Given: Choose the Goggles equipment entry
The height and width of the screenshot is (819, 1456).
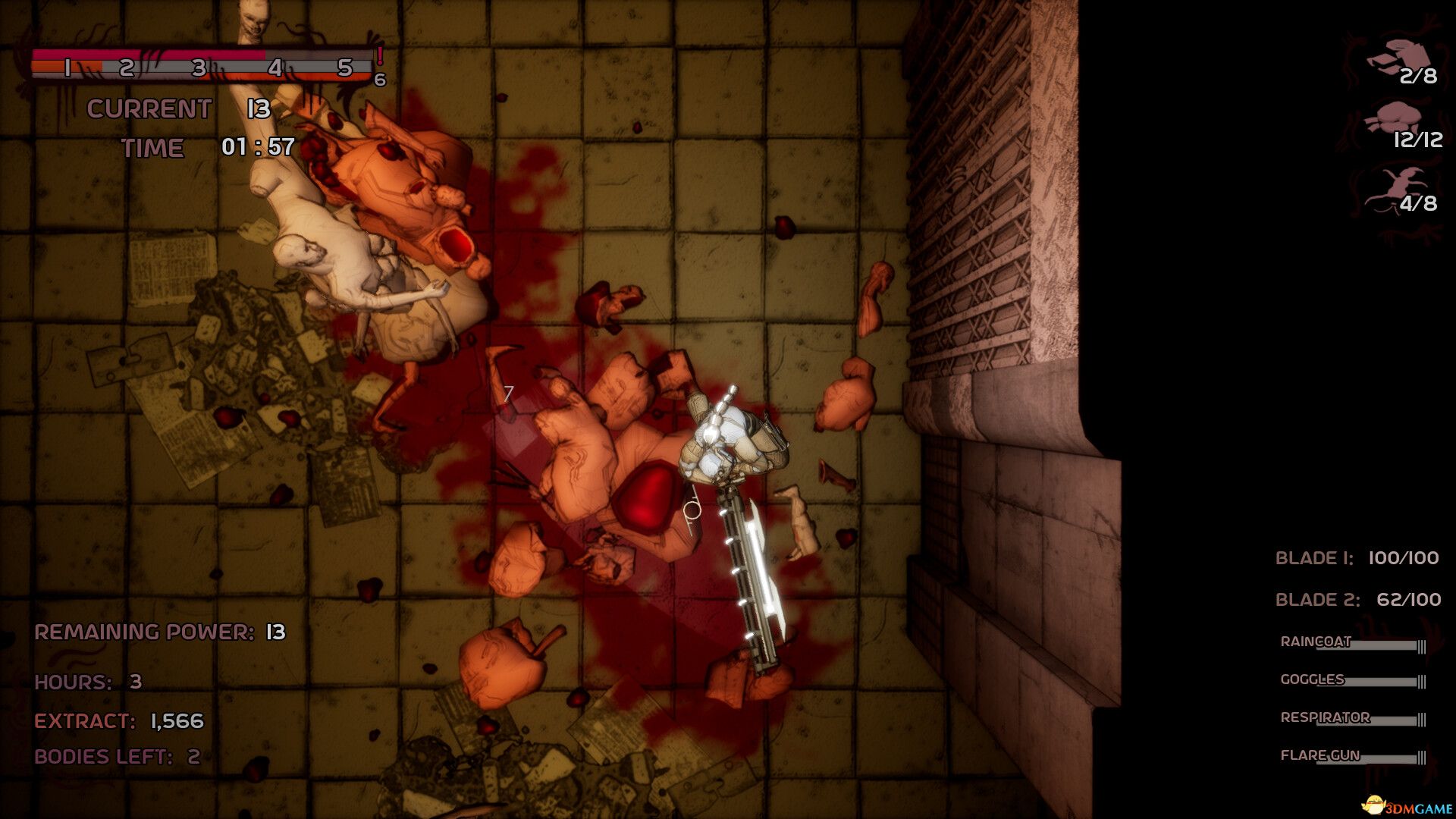Looking at the screenshot, I should pyautogui.click(x=1312, y=679).
